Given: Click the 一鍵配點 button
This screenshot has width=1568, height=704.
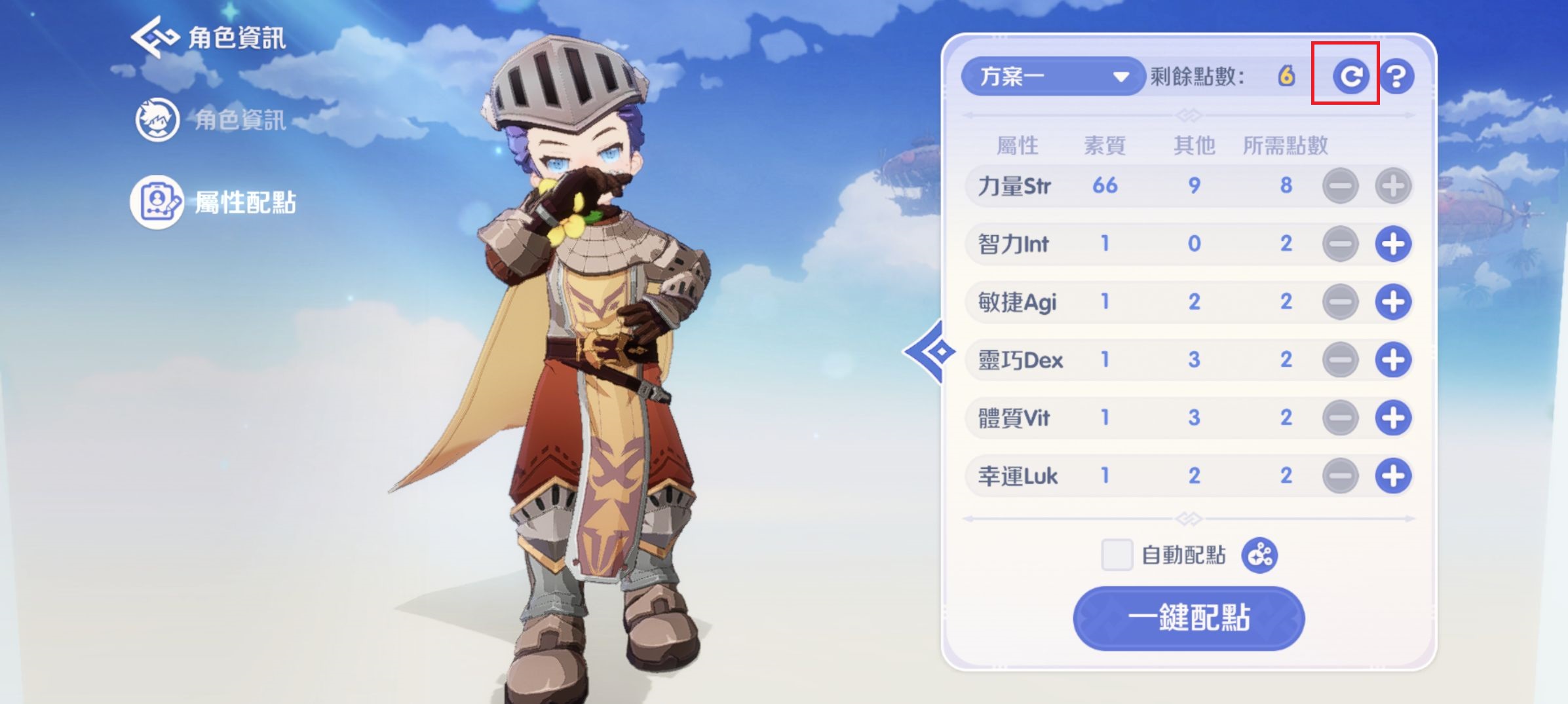Looking at the screenshot, I should coord(1188,618).
